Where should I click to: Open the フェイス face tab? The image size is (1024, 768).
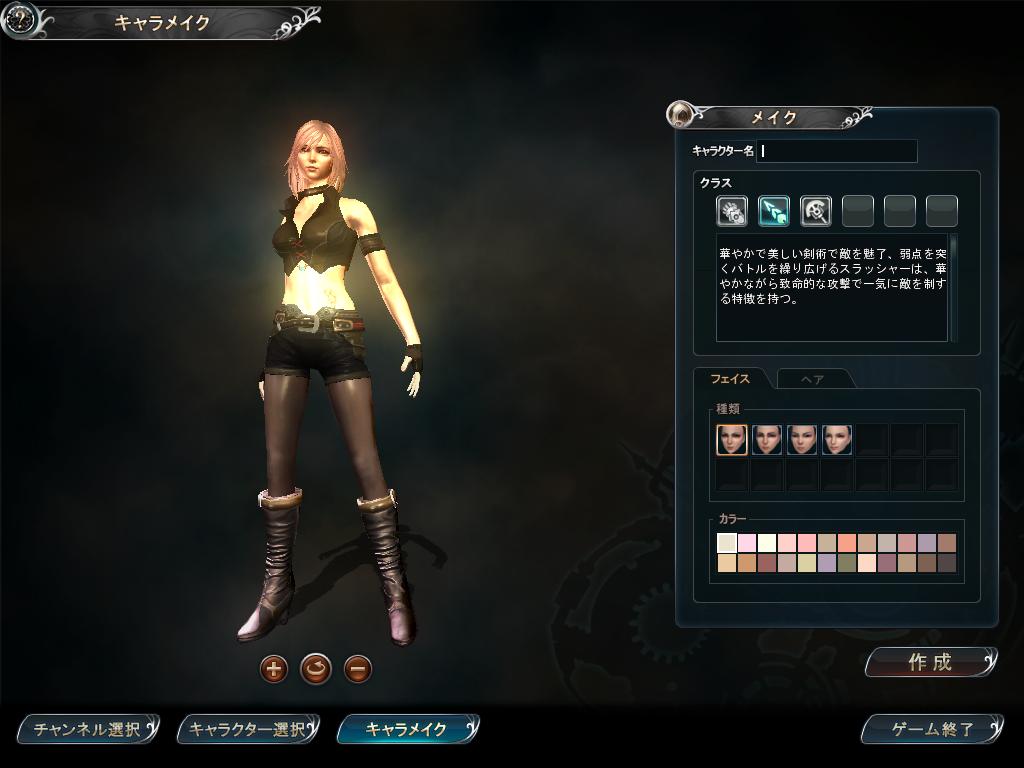coord(730,379)
